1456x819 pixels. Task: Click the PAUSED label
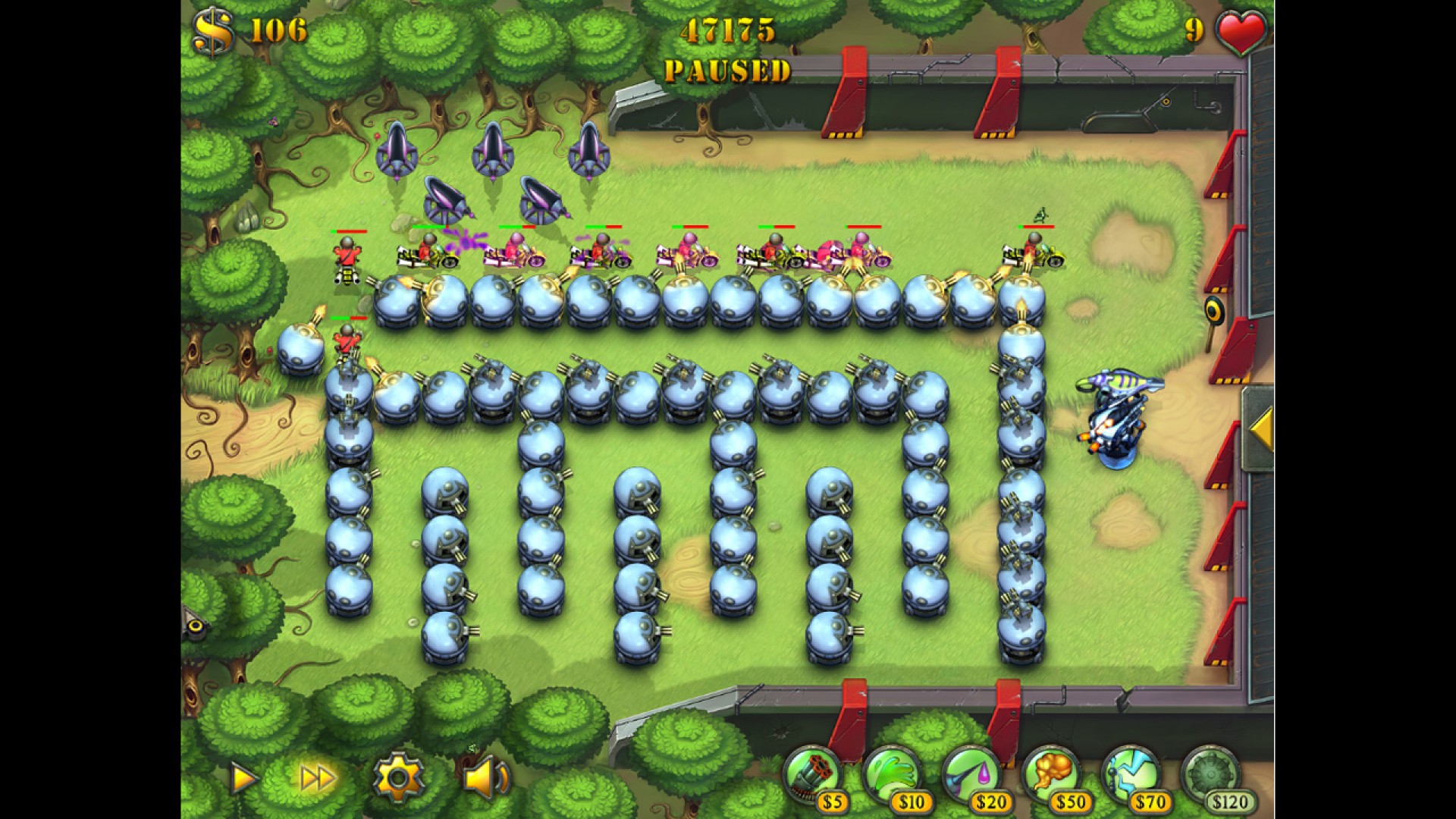click(x=726, y=72)
